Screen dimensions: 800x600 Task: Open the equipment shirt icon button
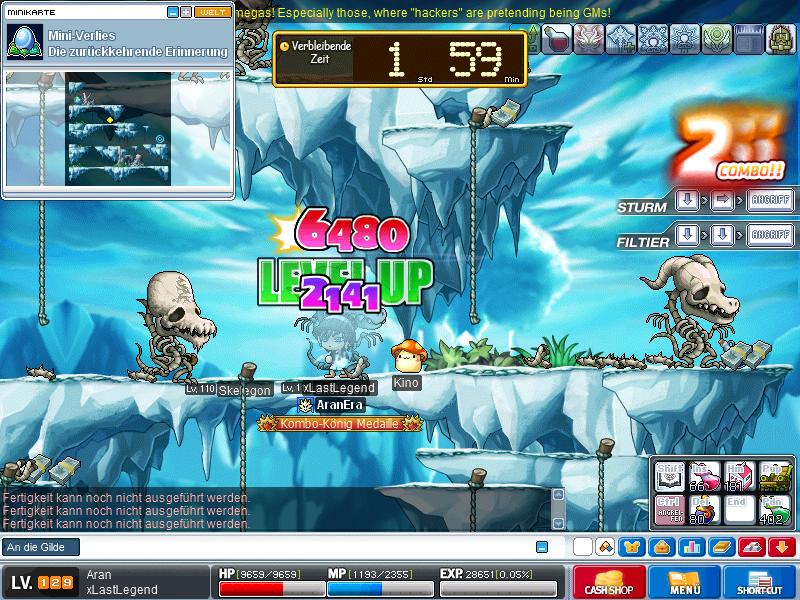[632, 547]
